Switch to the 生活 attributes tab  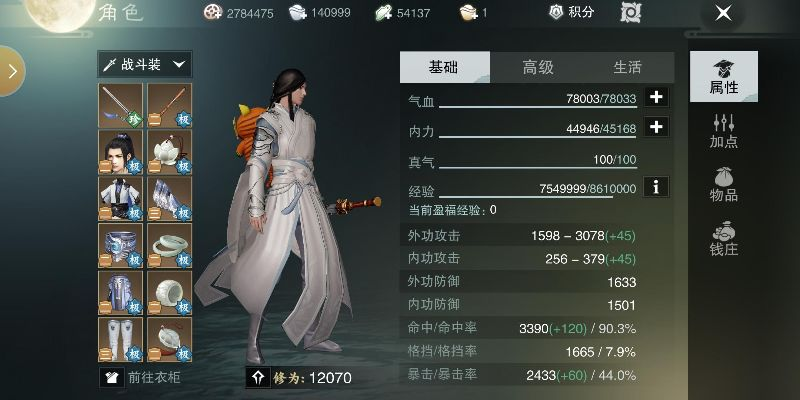click(627, 67)
